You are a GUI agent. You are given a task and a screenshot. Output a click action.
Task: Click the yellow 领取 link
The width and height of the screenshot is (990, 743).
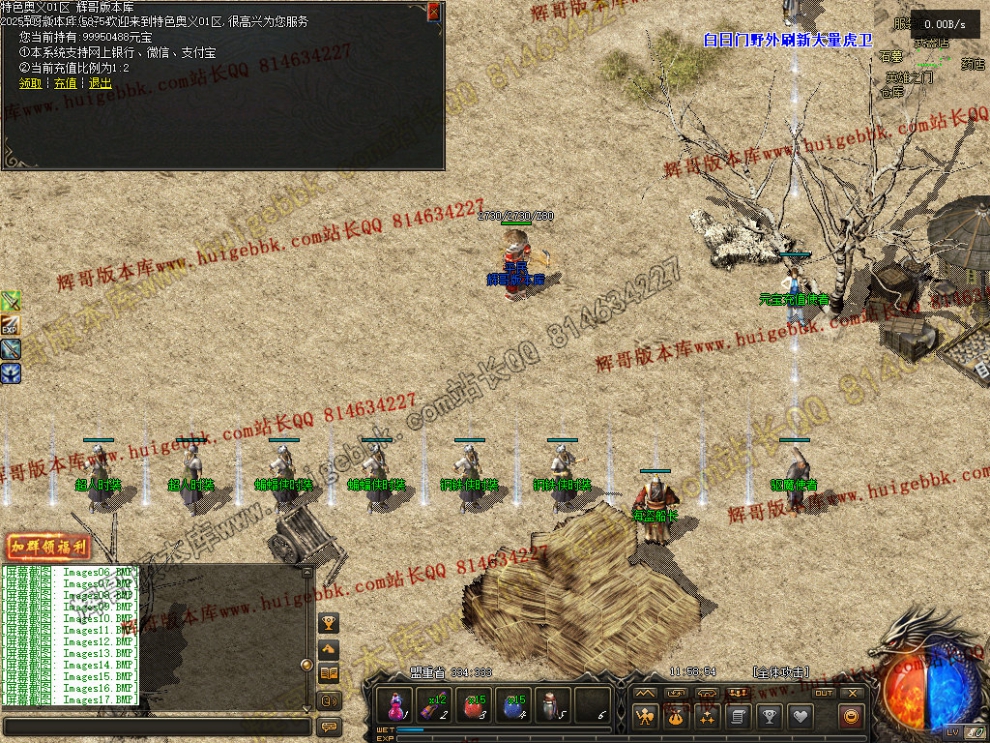coord(30,84)
